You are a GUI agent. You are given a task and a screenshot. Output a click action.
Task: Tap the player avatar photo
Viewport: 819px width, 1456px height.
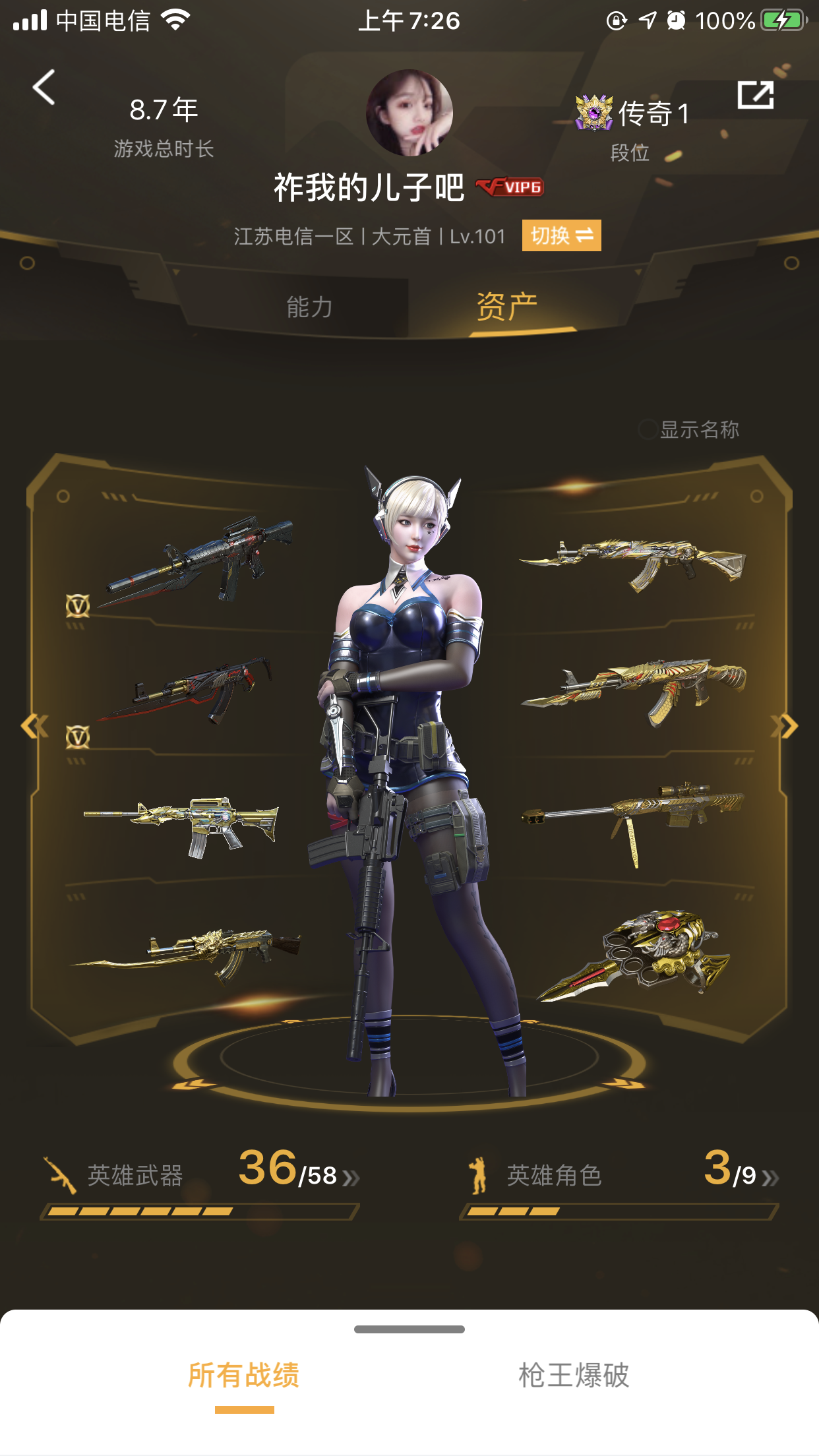(x=409, y=113)
